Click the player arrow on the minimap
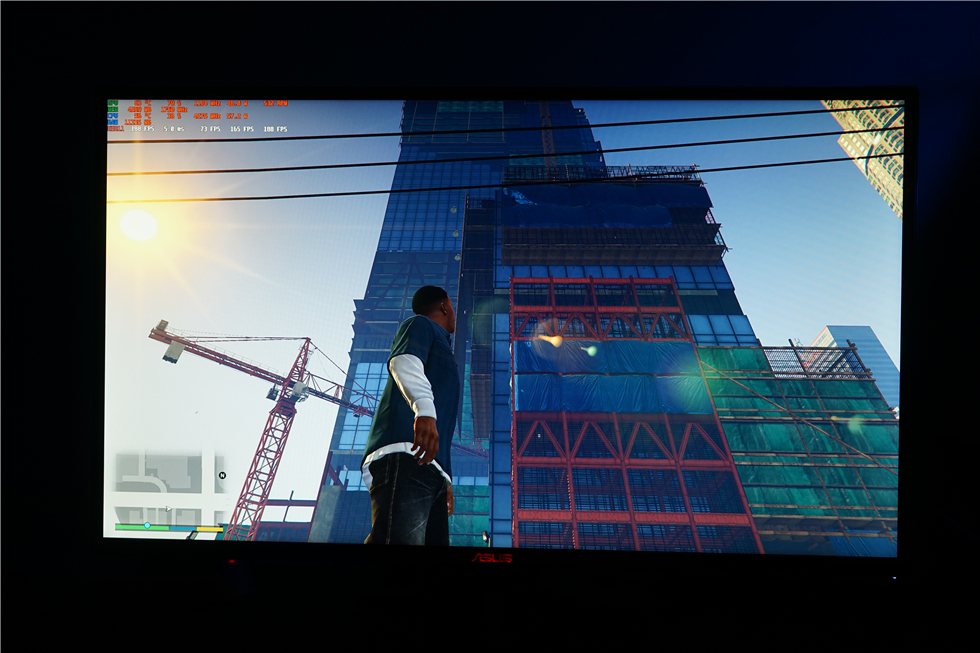Viewport: 980px width, 653px height. (x=167, y=508)
